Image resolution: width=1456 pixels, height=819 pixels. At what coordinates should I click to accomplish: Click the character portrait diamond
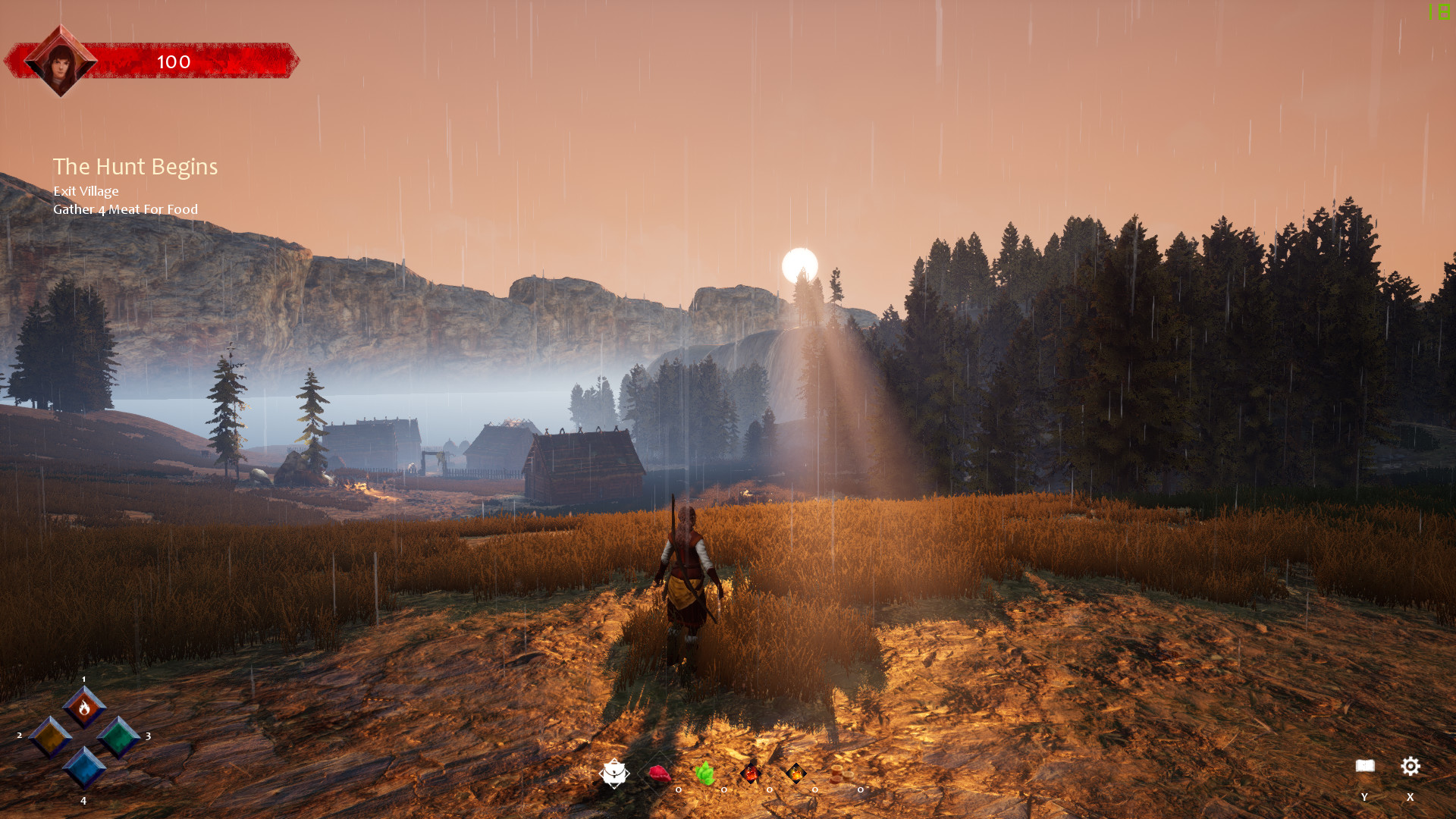(x=61, y=61)
